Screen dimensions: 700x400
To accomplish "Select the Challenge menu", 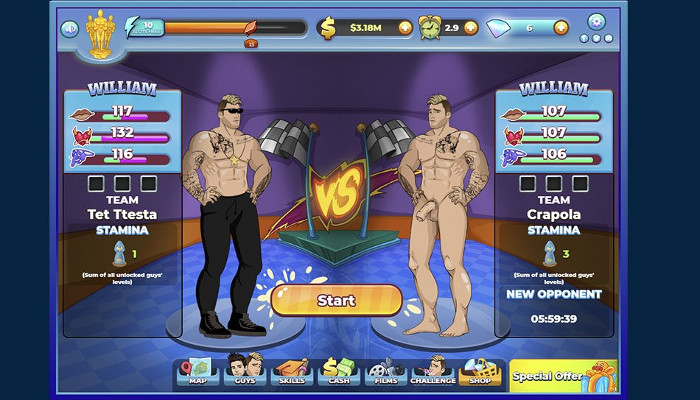I will (433, 372).
